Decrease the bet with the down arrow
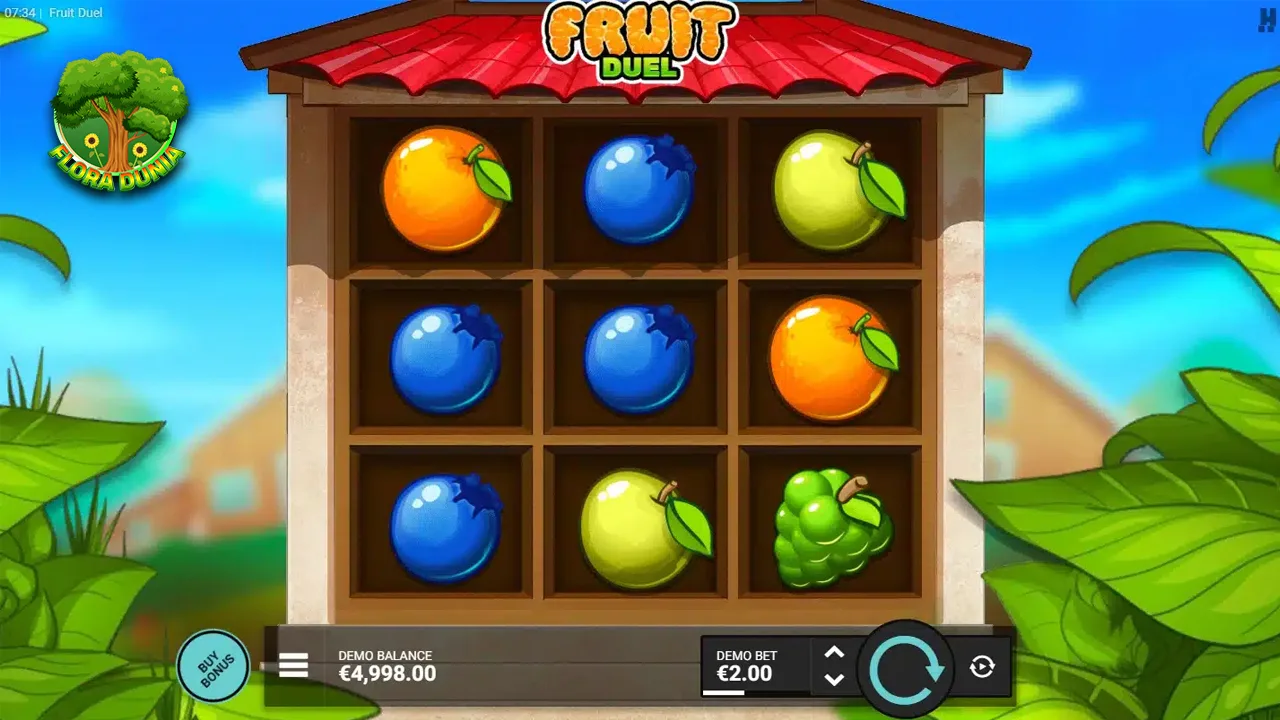 point(834,682)
